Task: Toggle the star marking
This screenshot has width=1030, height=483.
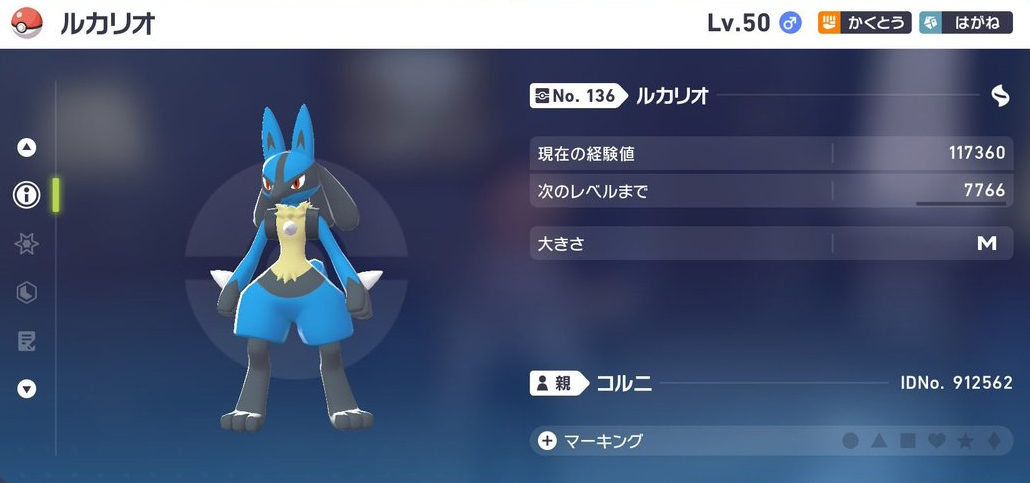Action: [966, 441]
